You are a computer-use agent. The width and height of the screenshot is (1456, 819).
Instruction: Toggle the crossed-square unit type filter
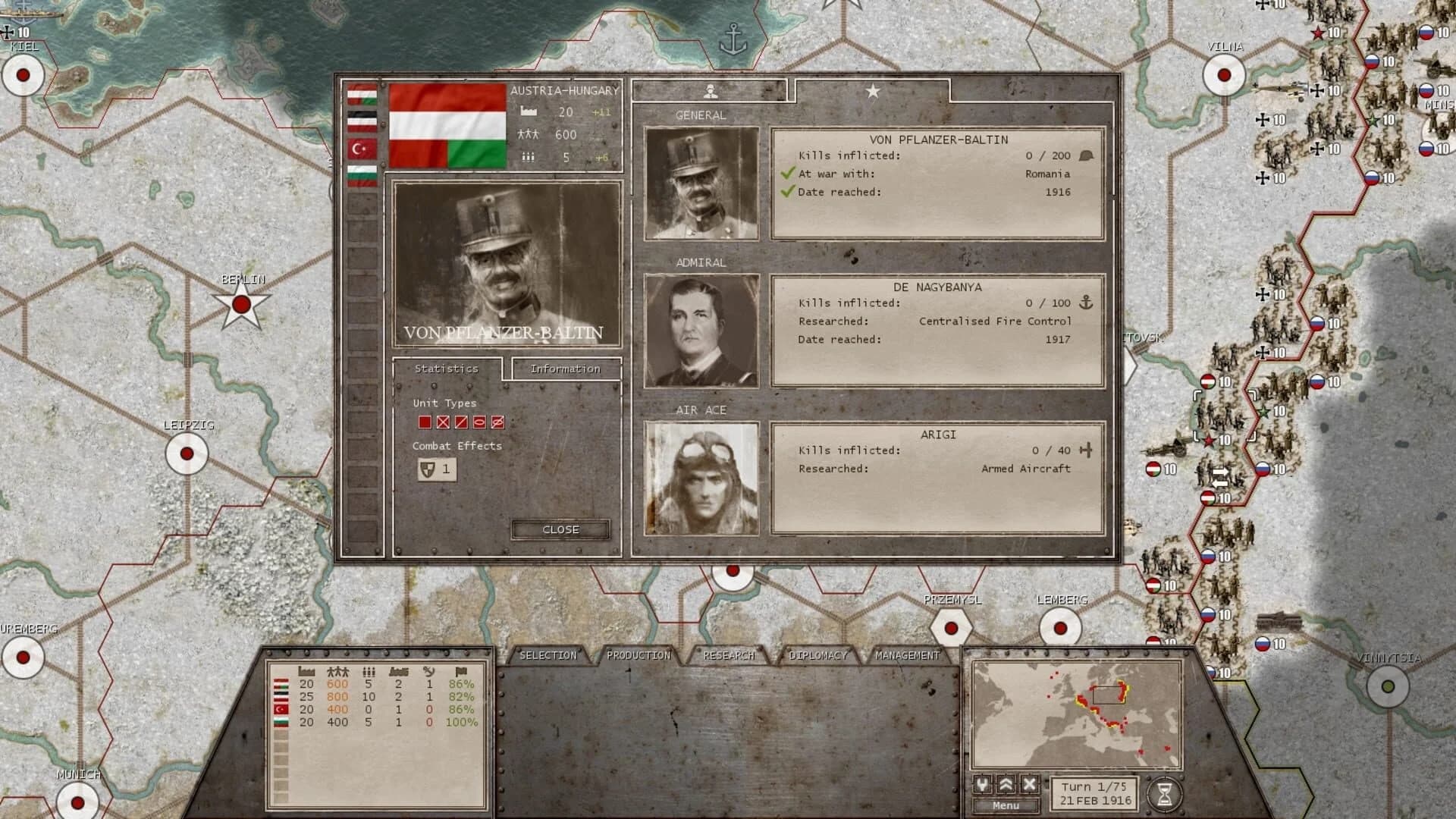[443, 422]
